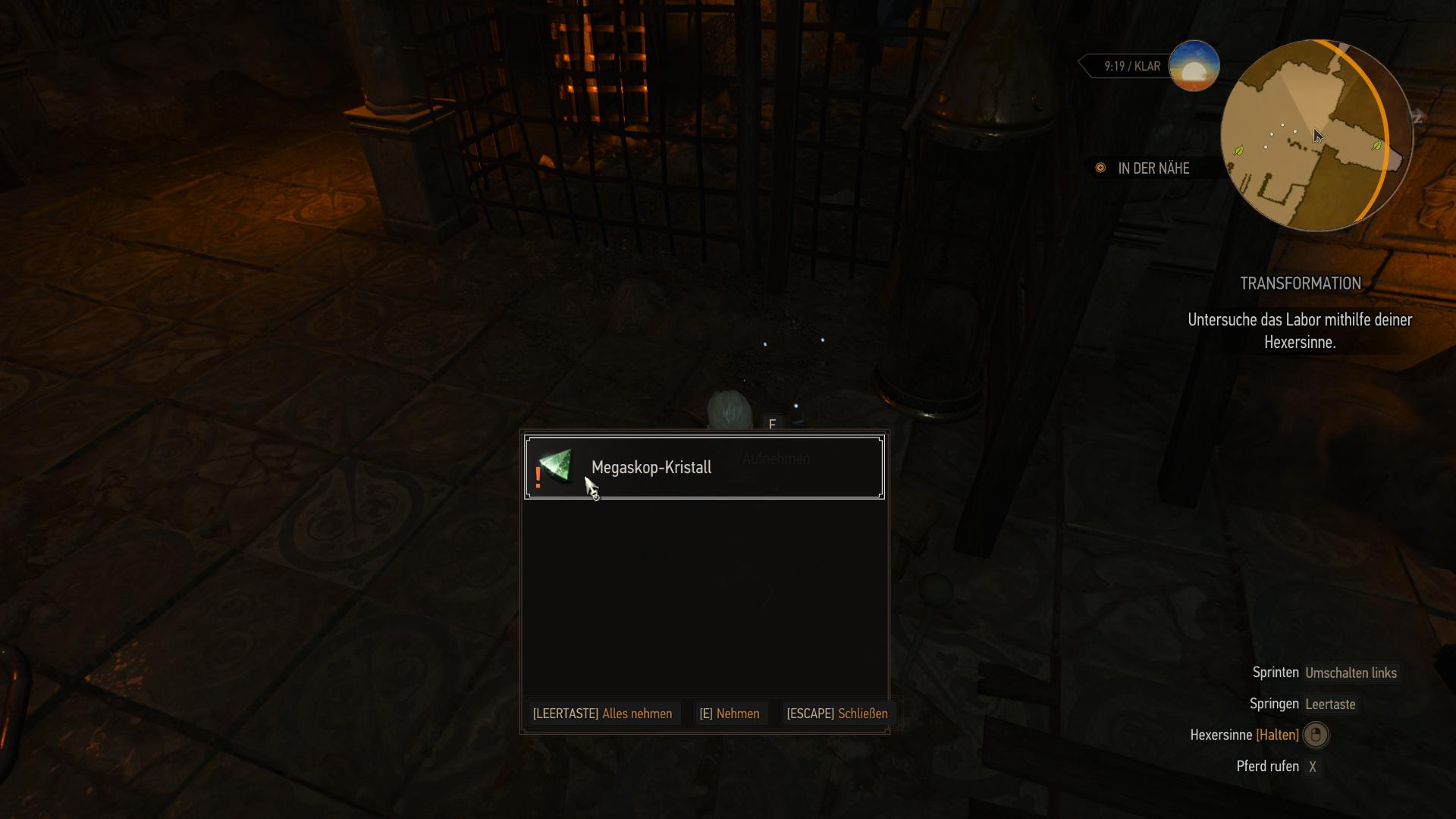Close the loot window via Schließen
This screenshot has height=819, width=1456.
[836, 714]
